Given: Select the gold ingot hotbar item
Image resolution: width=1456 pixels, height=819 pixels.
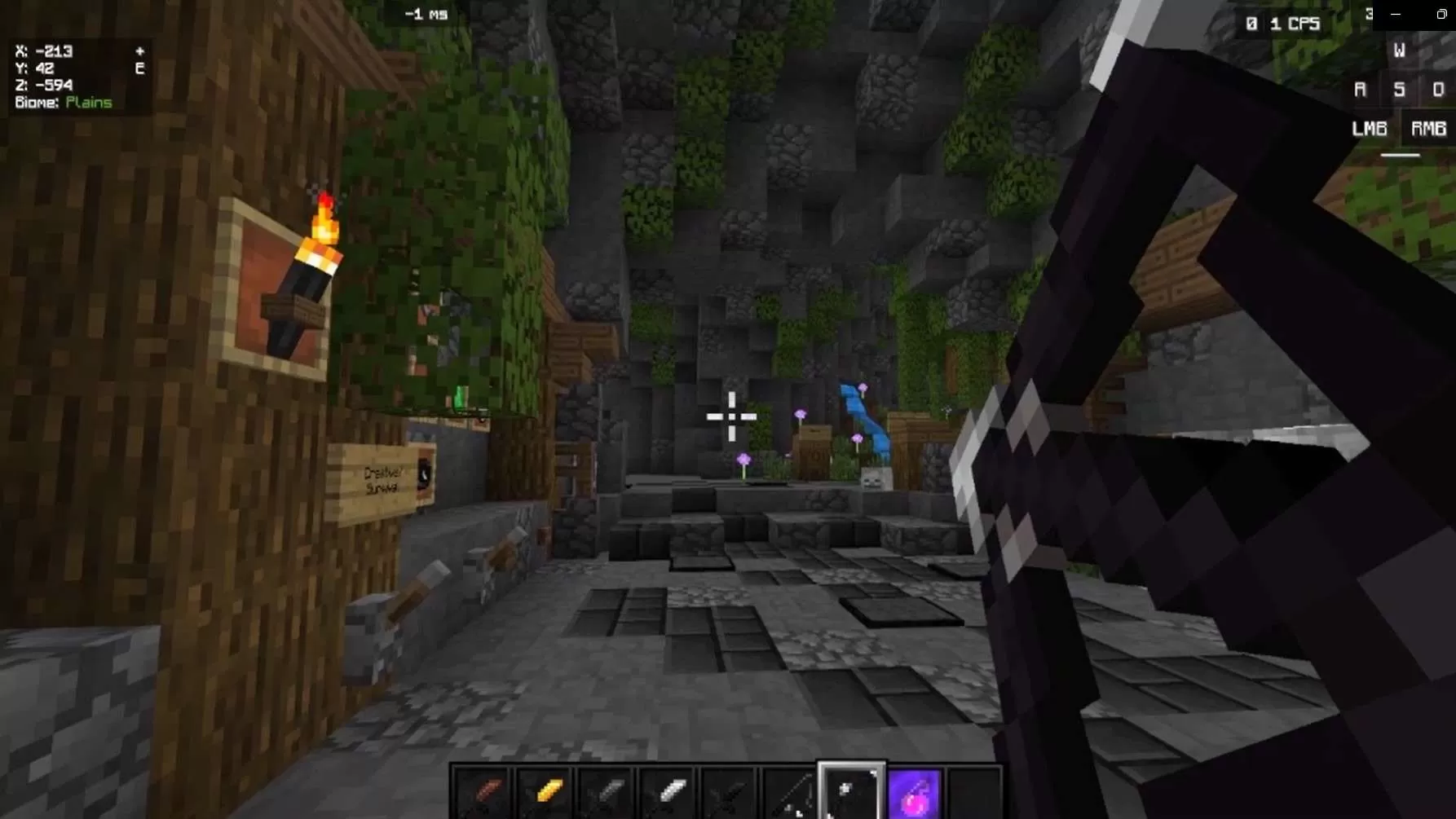Looking at the screenshot, I should tap(544, 789).
